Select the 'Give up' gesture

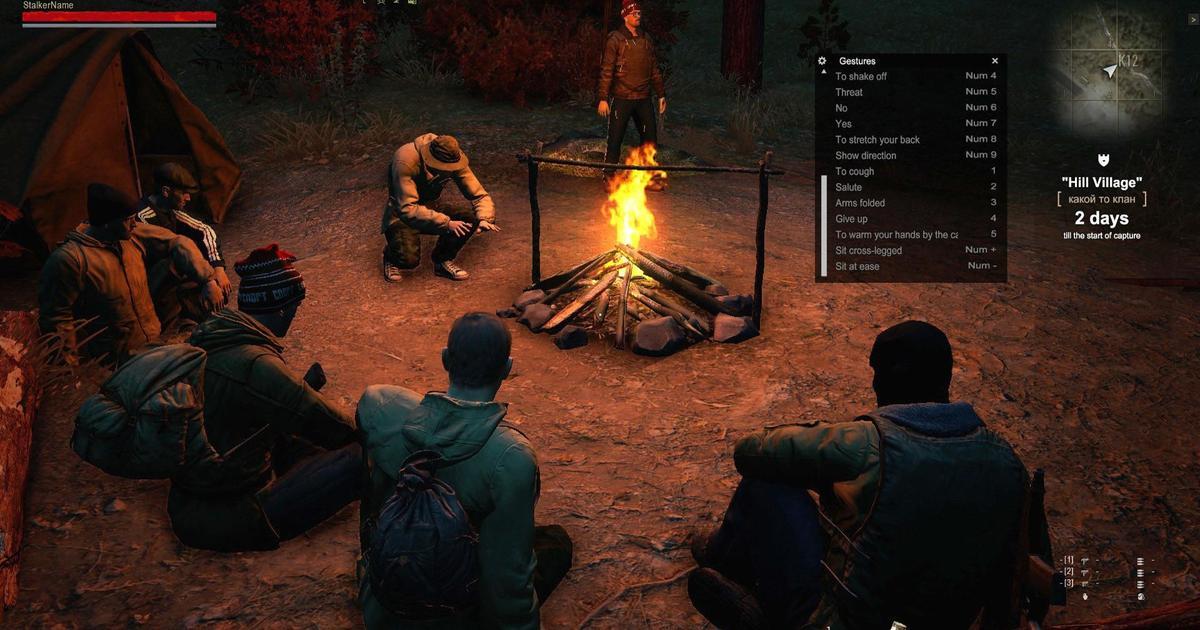coord(852,219)
